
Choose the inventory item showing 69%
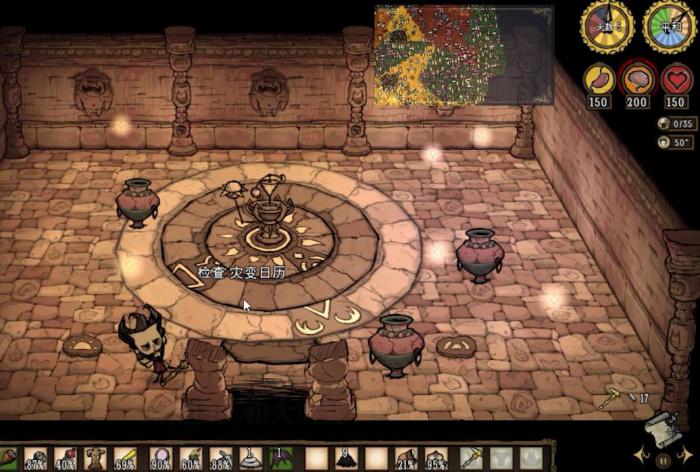125,460
